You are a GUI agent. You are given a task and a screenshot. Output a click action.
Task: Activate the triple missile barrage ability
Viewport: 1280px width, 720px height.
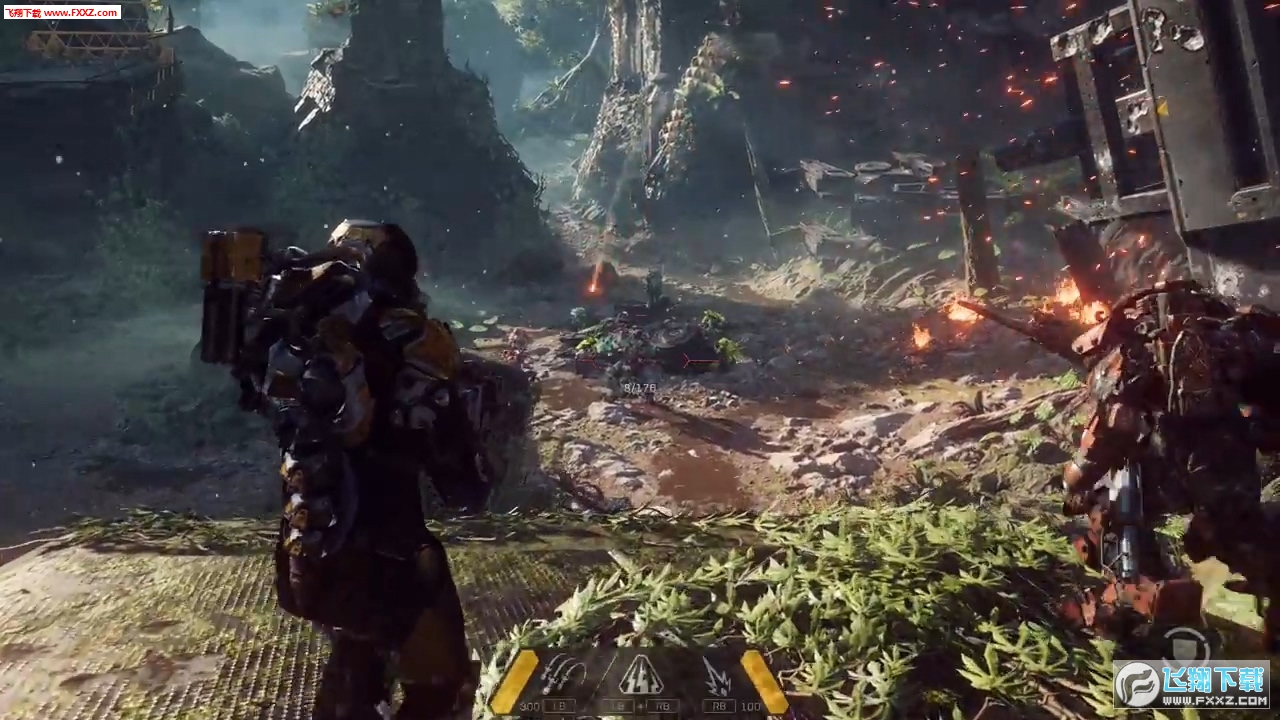click(x=563, y=675)
